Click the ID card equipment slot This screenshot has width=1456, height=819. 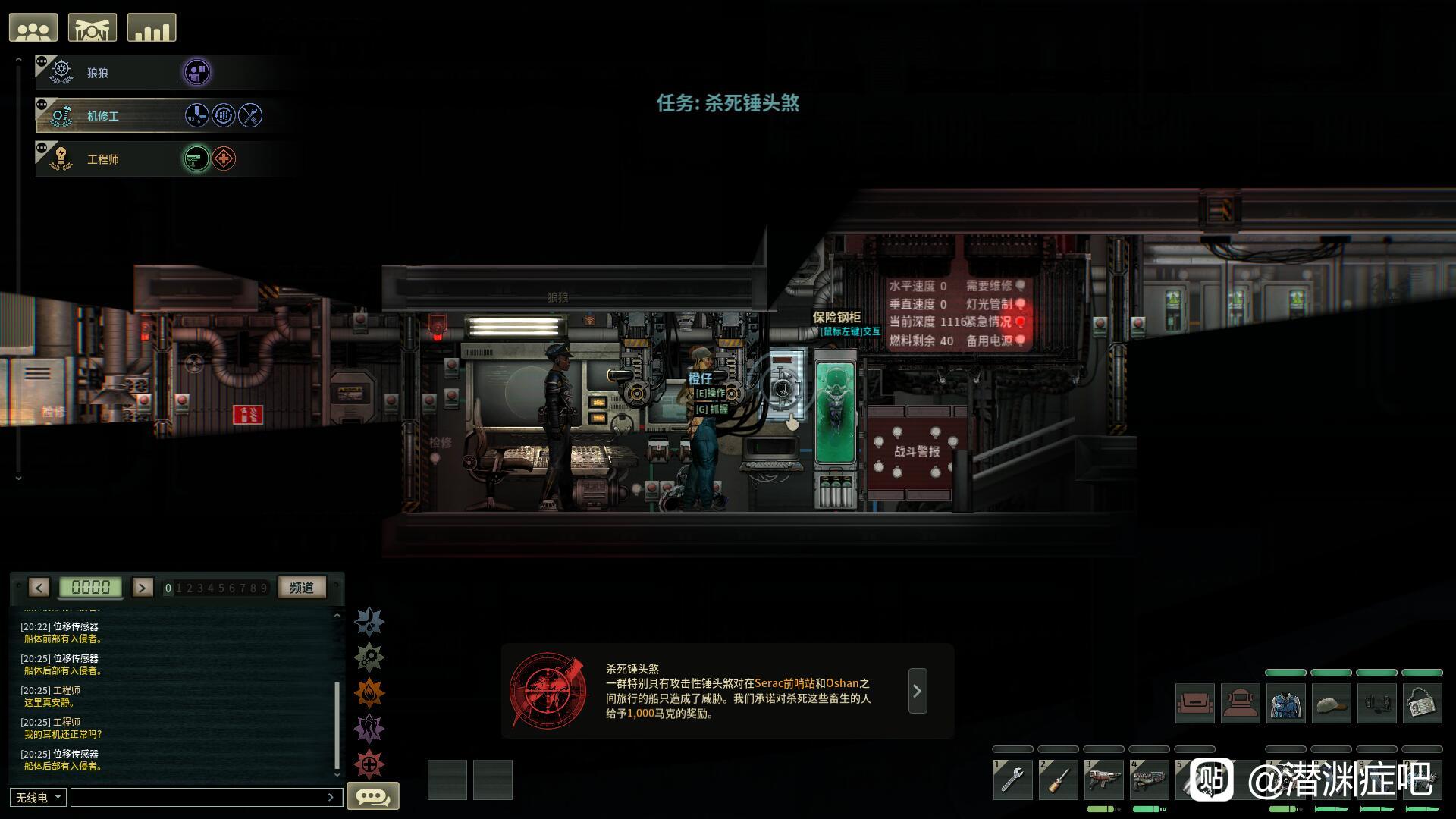(x=1422, y=704)
